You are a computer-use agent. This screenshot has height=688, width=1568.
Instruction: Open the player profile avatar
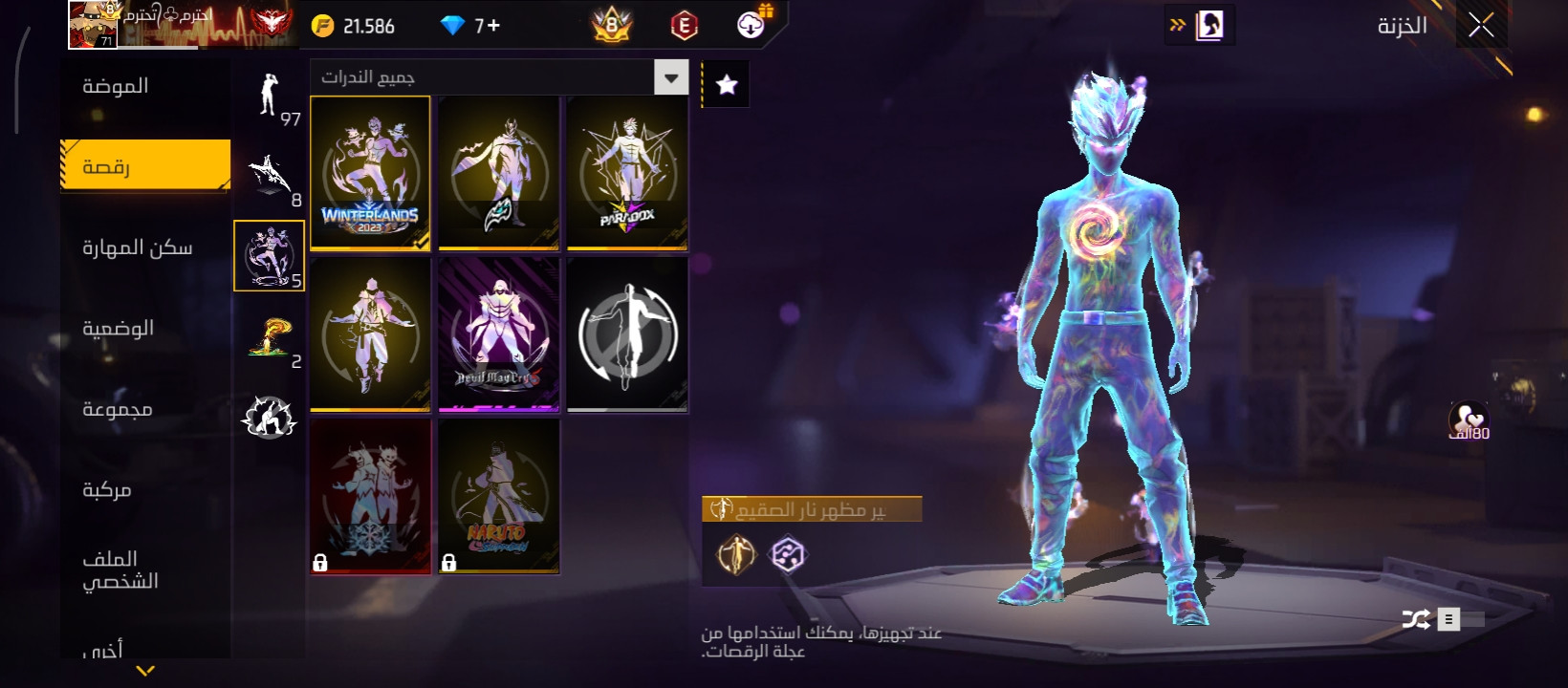click(93, 24)
